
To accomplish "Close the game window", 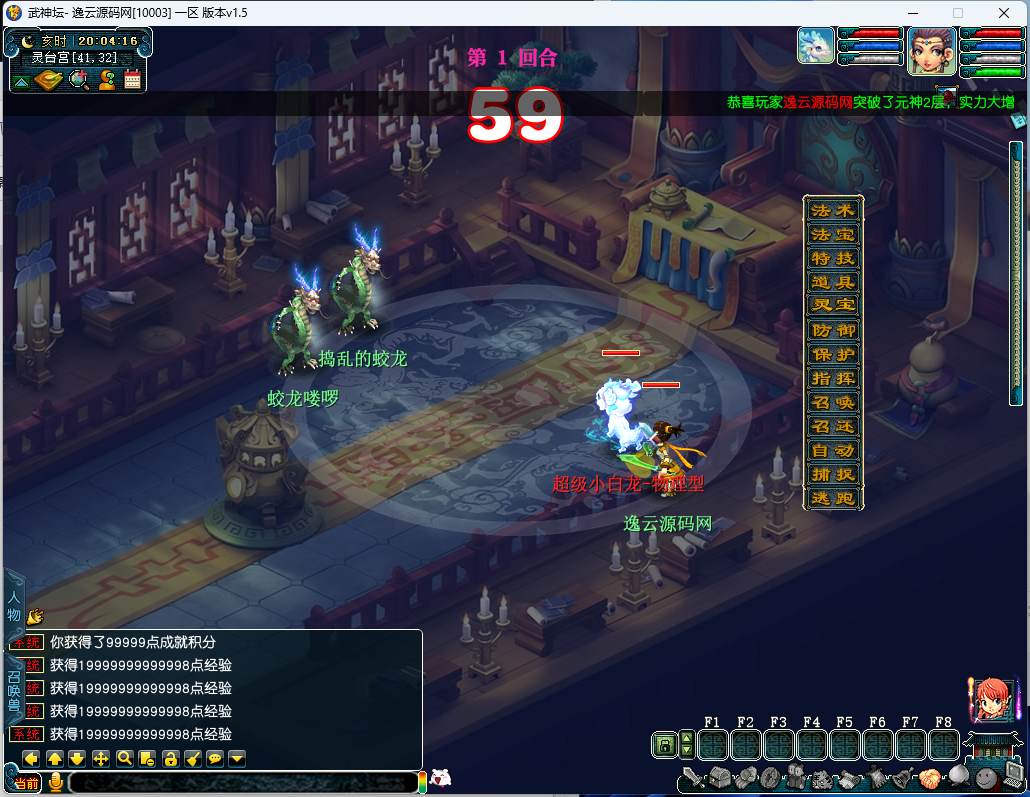I will 1003,13.
